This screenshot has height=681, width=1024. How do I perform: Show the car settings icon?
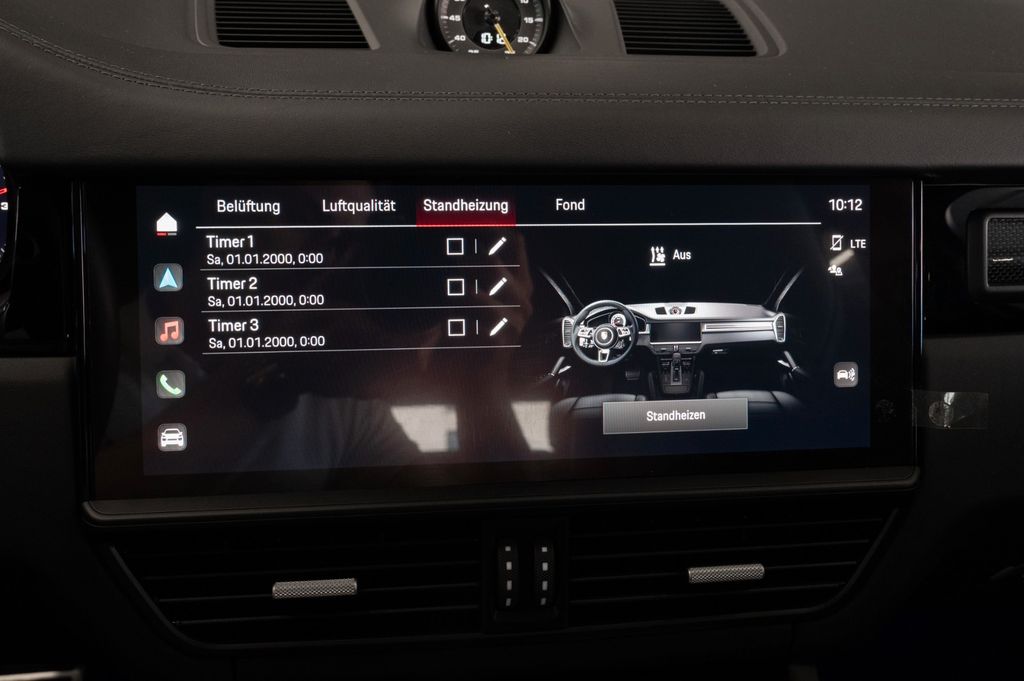click(172, 437)
